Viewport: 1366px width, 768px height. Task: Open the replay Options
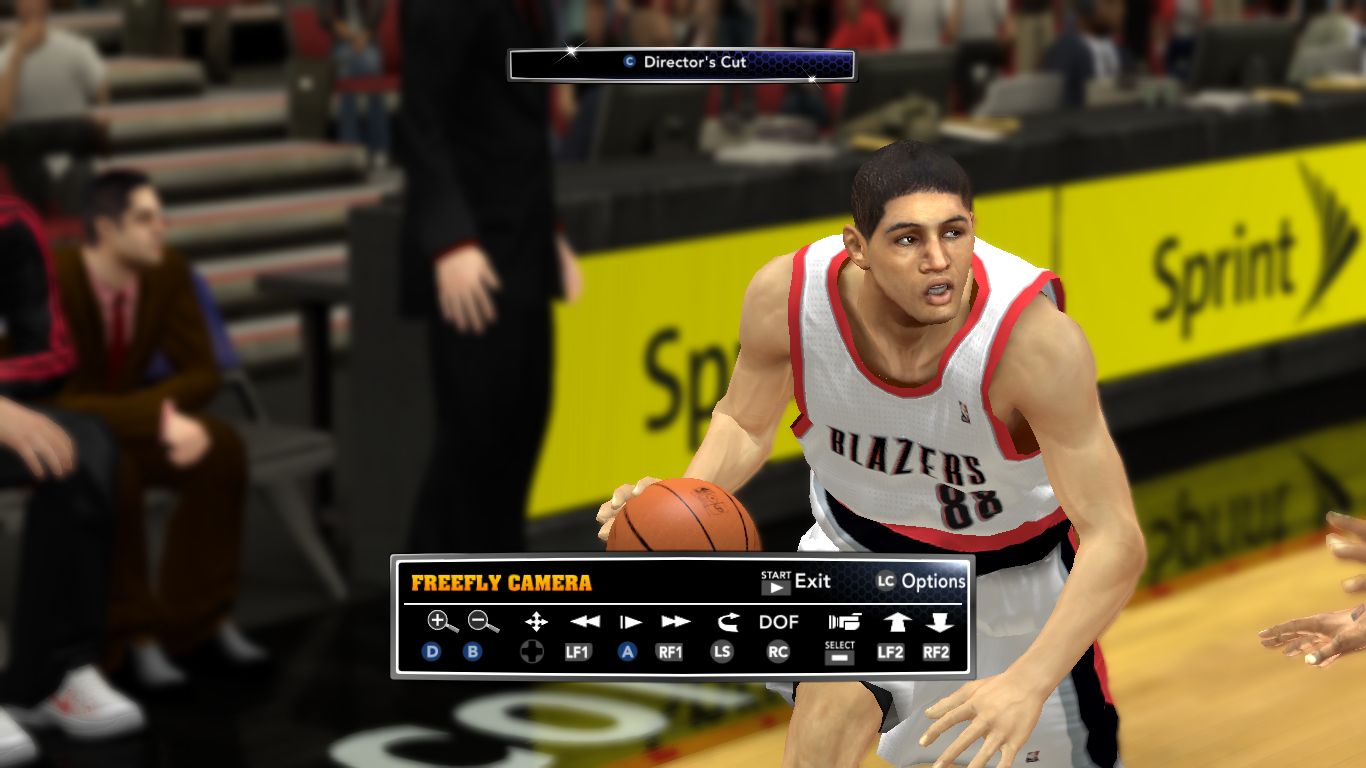click(x=921, y=581)
